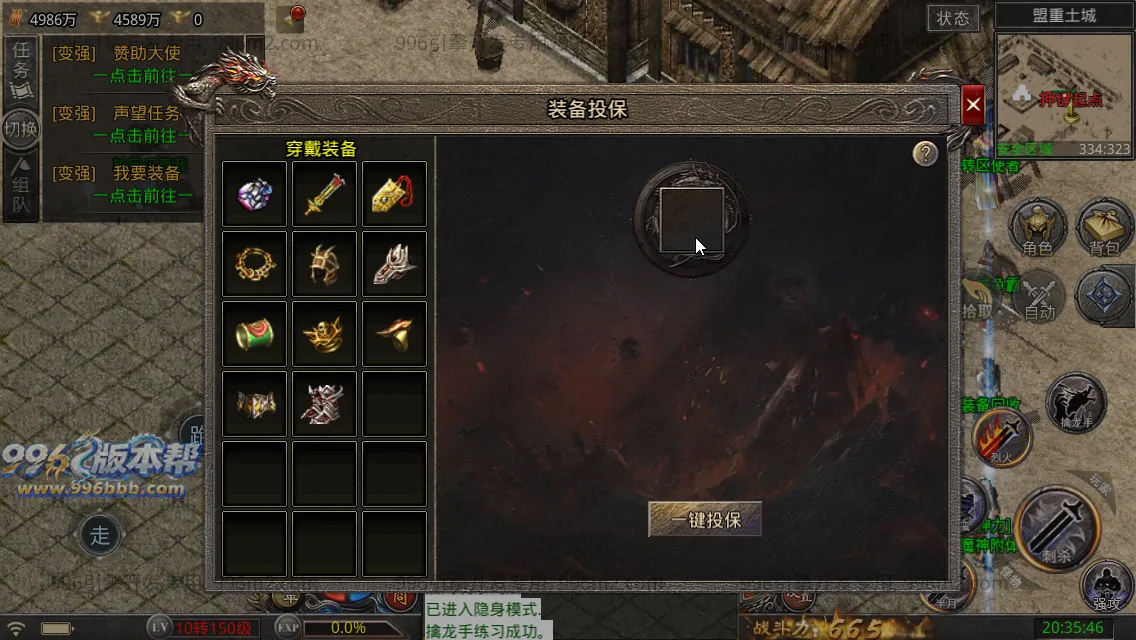Open the 状态 status button
Screen dimensions: 1136x640
(x=953, y=18)
